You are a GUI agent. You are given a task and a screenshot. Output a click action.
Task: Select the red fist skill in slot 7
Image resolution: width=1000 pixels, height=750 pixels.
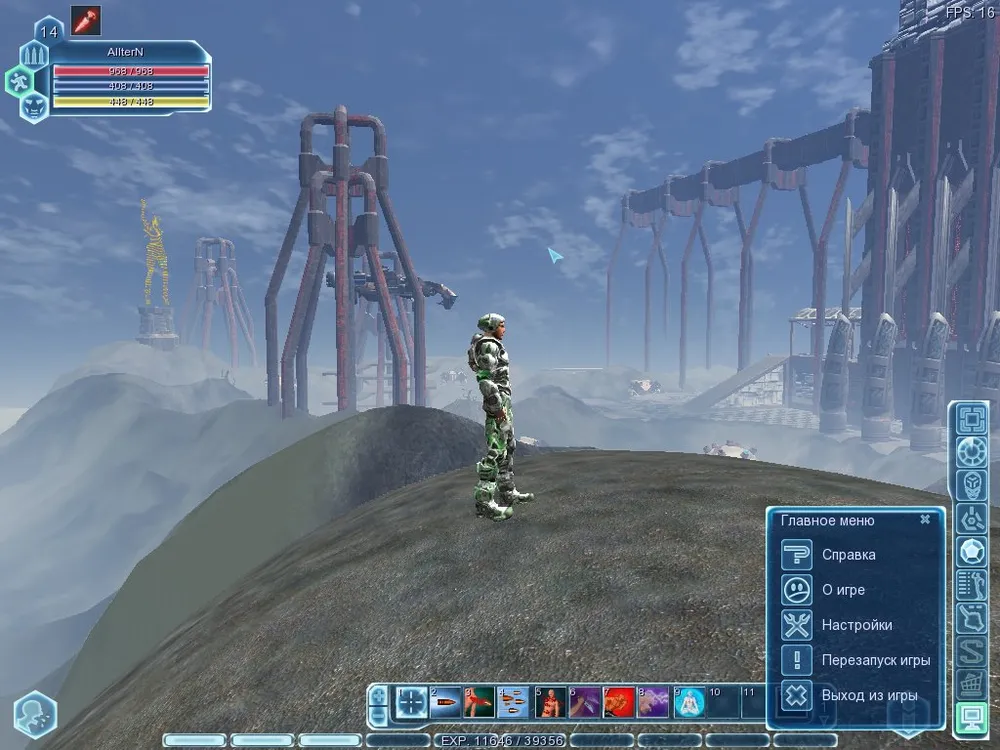618,702
